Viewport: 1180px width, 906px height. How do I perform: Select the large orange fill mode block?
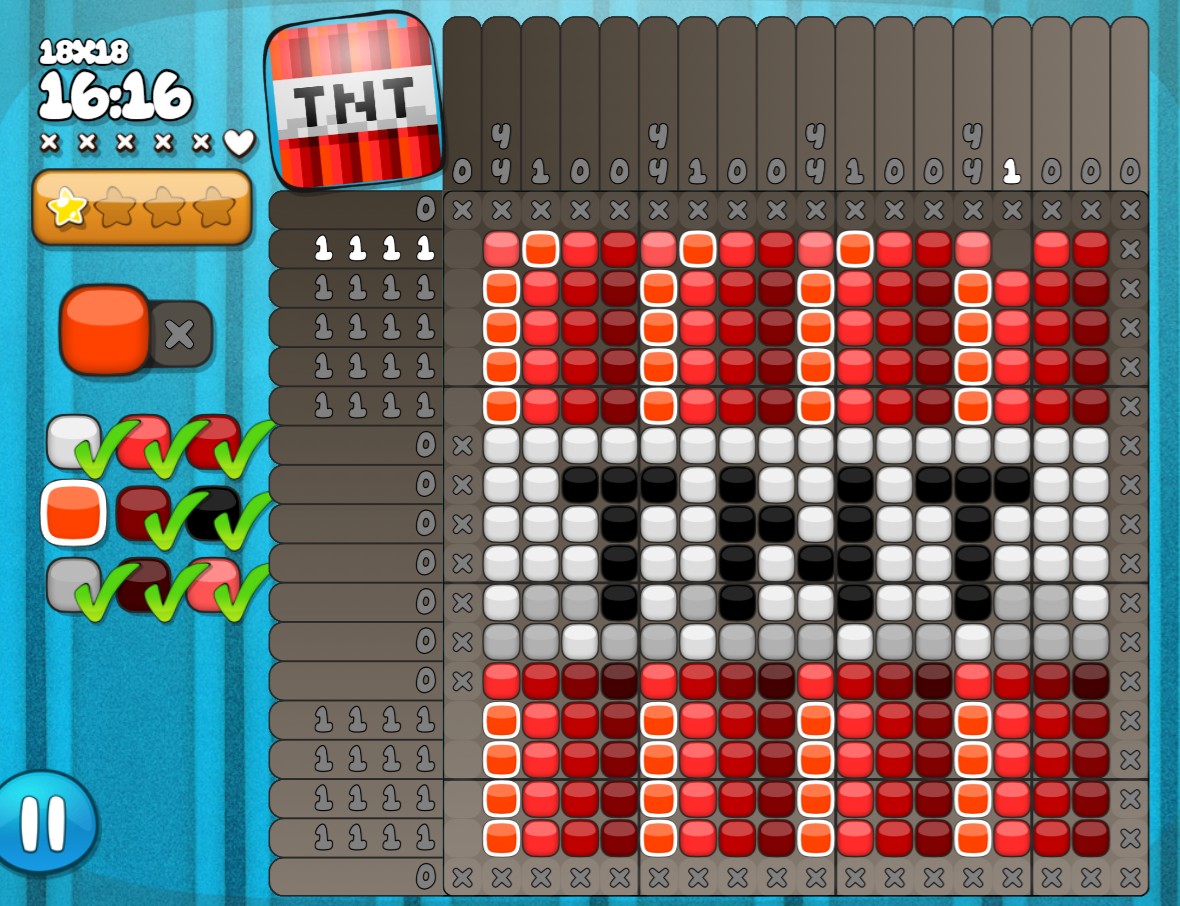click(104, 329)
